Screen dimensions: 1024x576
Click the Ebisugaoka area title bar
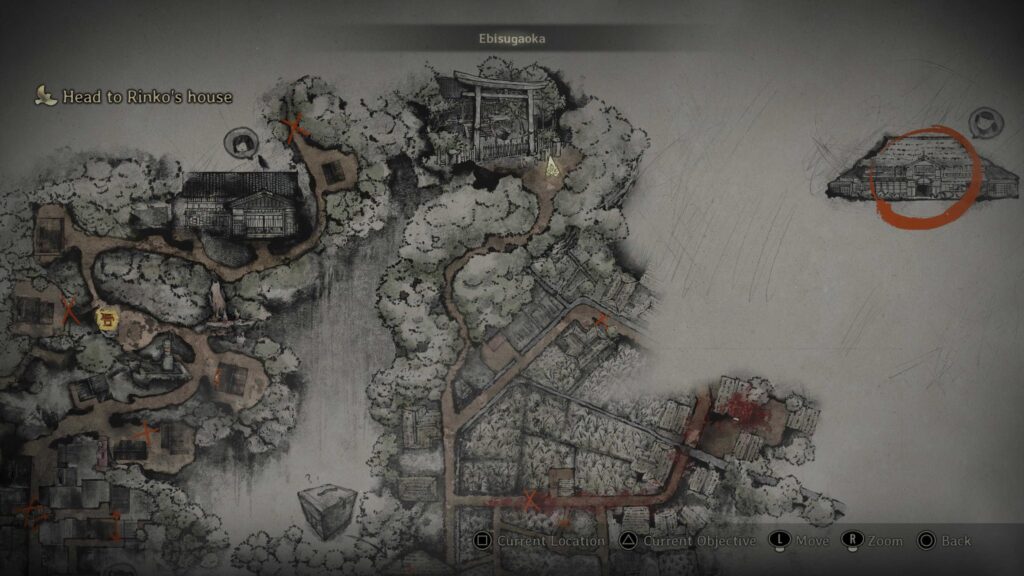pos(511,38)
